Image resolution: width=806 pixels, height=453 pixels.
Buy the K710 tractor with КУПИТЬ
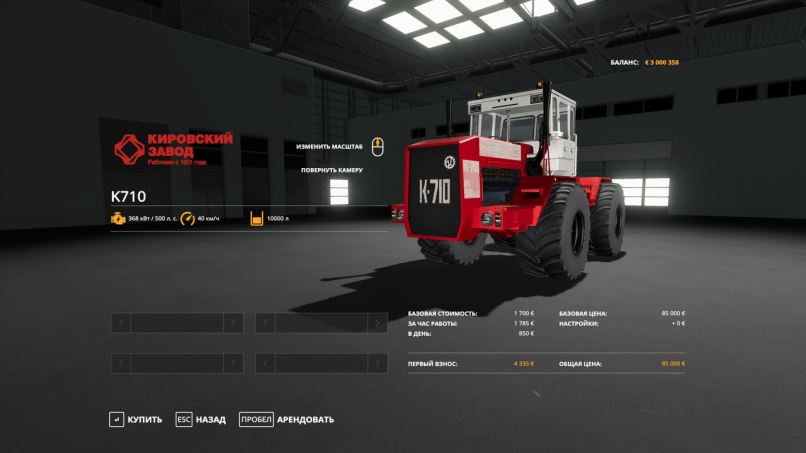coord(136,419)
